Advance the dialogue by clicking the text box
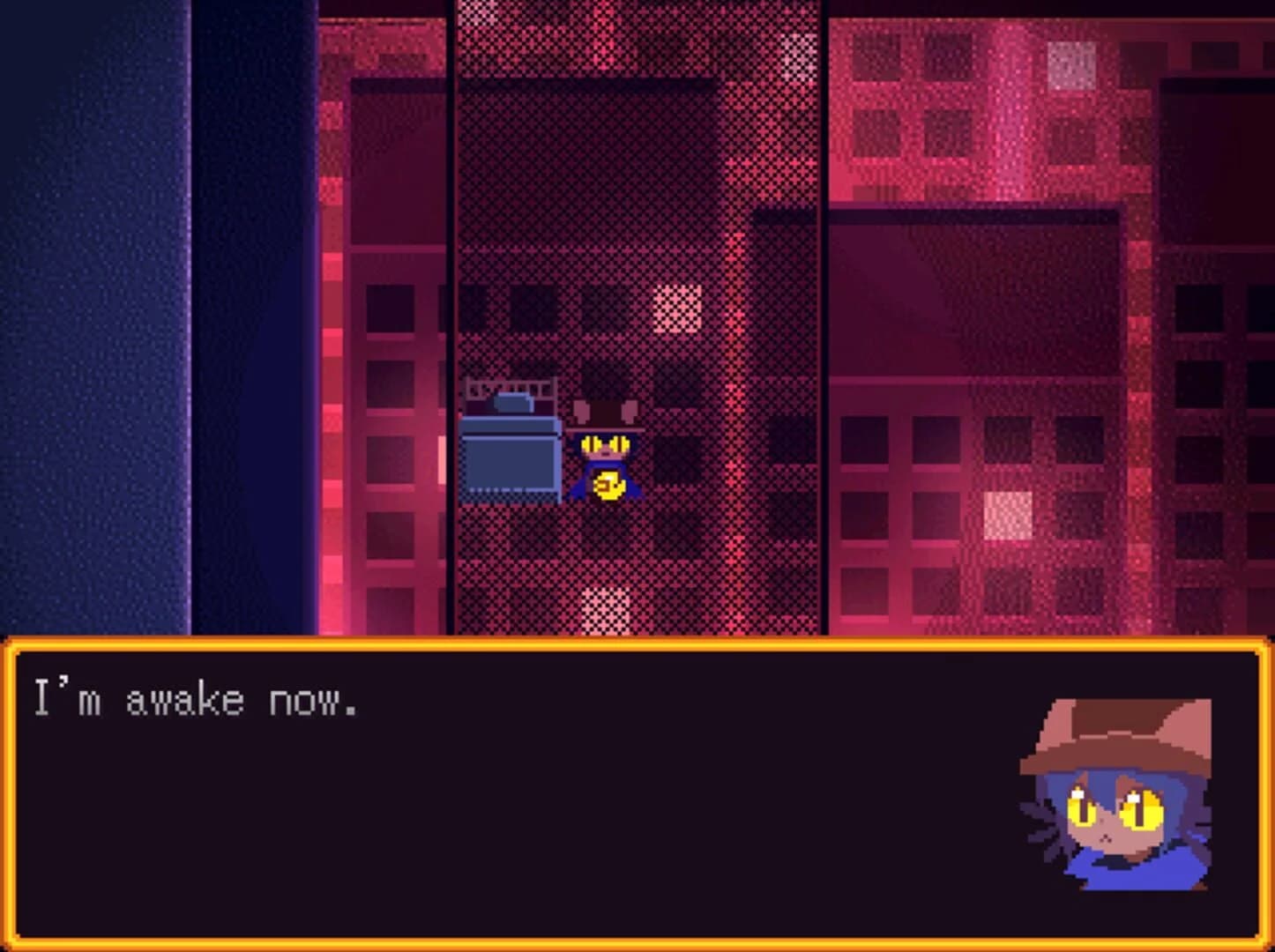 (x=529, y=793)
